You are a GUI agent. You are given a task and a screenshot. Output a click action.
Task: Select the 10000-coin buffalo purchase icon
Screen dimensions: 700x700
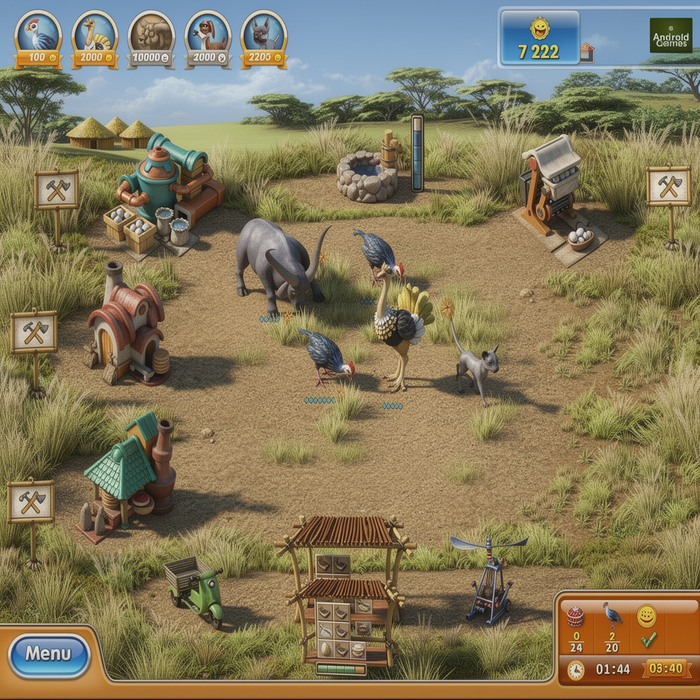click(x=151, y=37)
